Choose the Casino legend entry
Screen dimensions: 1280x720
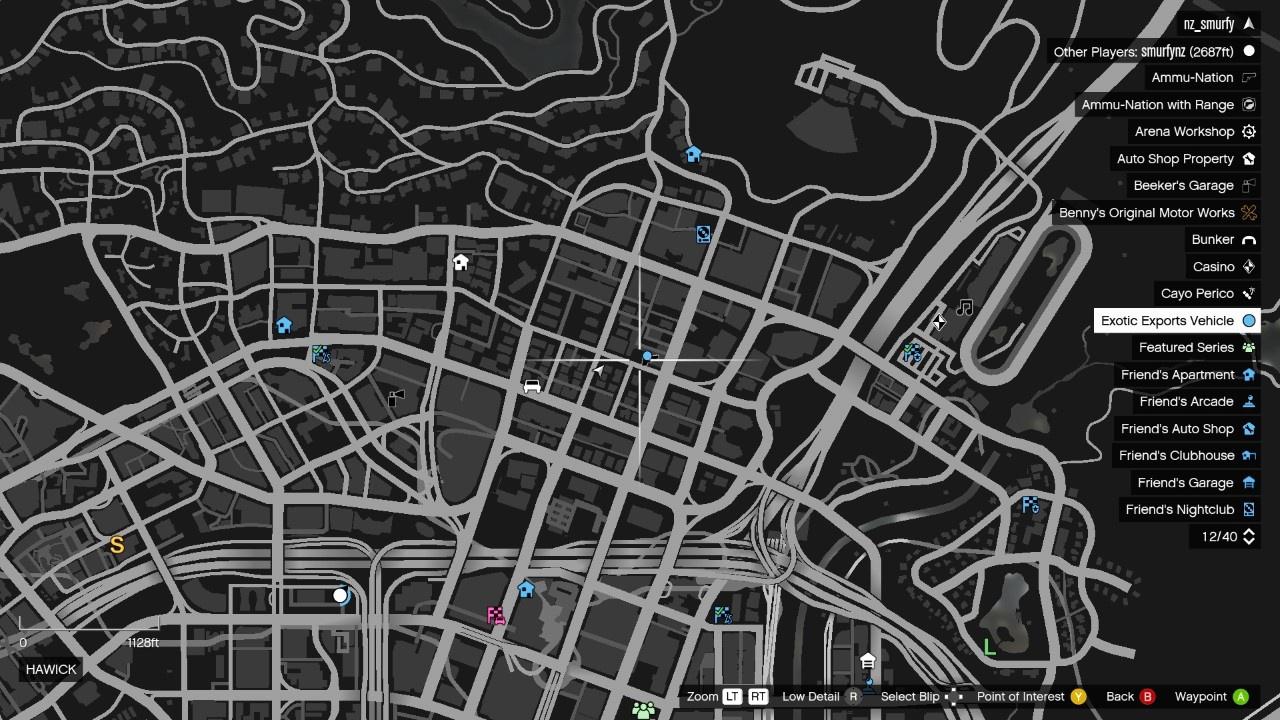click(x=1213, y=267)
